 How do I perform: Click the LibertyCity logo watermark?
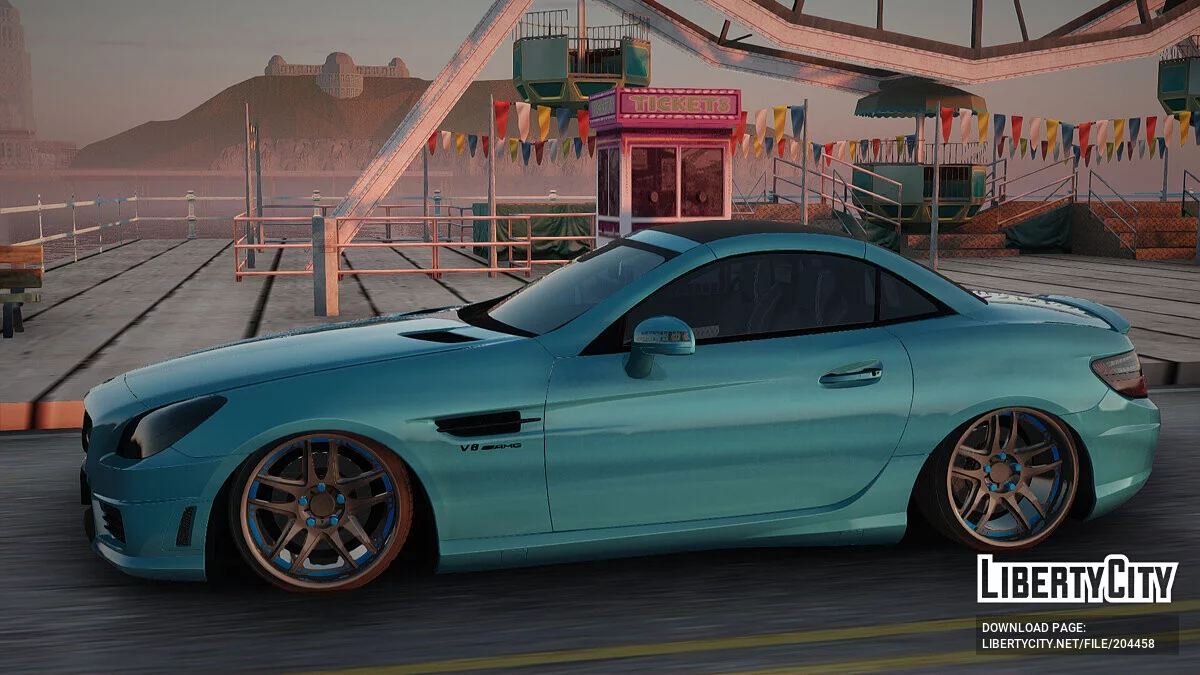1076,579
